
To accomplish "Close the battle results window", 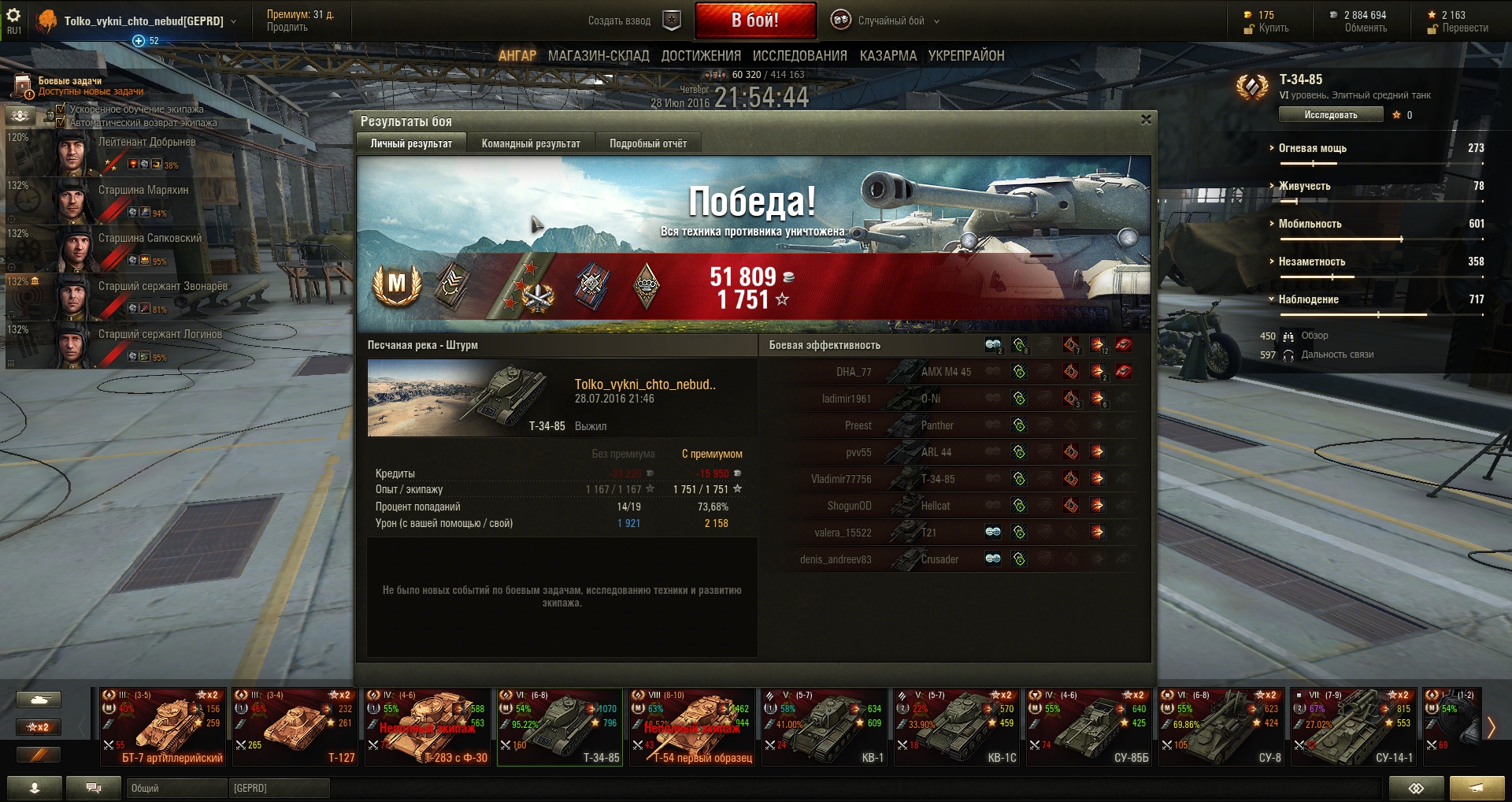I will [1146, 120].
